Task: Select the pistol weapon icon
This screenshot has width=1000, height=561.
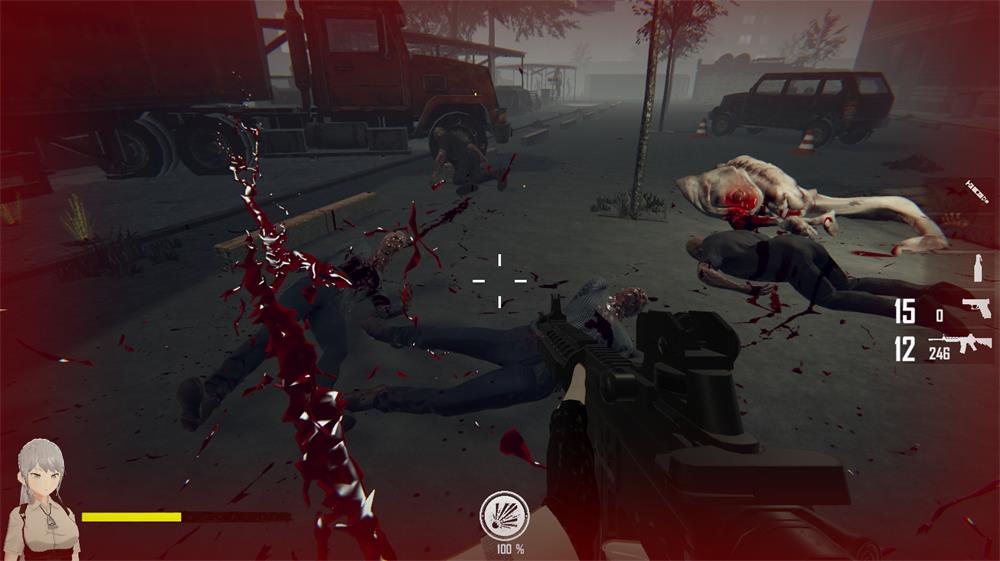Action: (976, 308)
